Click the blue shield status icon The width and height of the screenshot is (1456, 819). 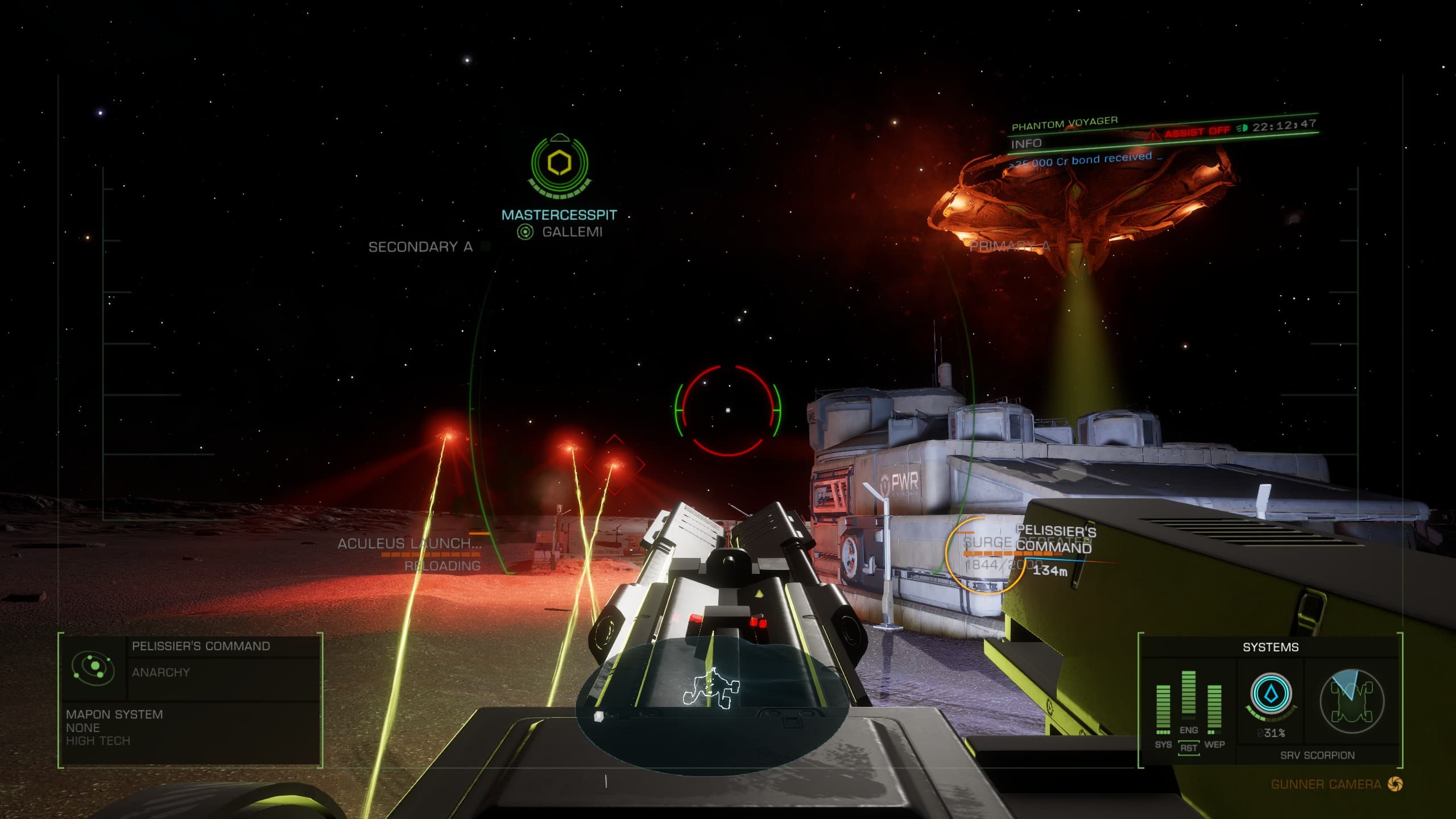tap(1271, 694)
